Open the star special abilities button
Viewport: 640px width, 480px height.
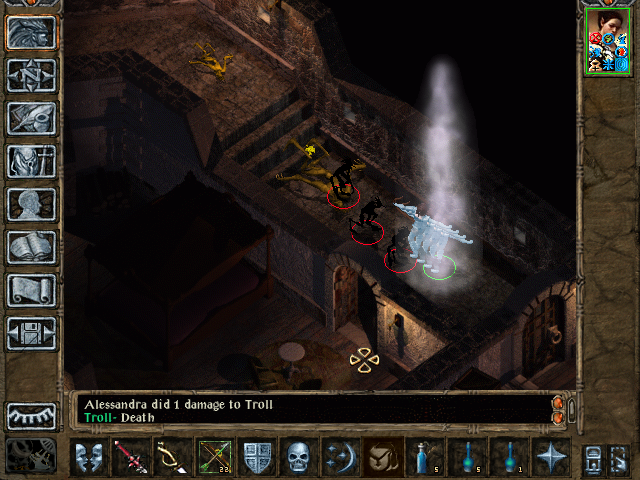(x=551, y=456)
